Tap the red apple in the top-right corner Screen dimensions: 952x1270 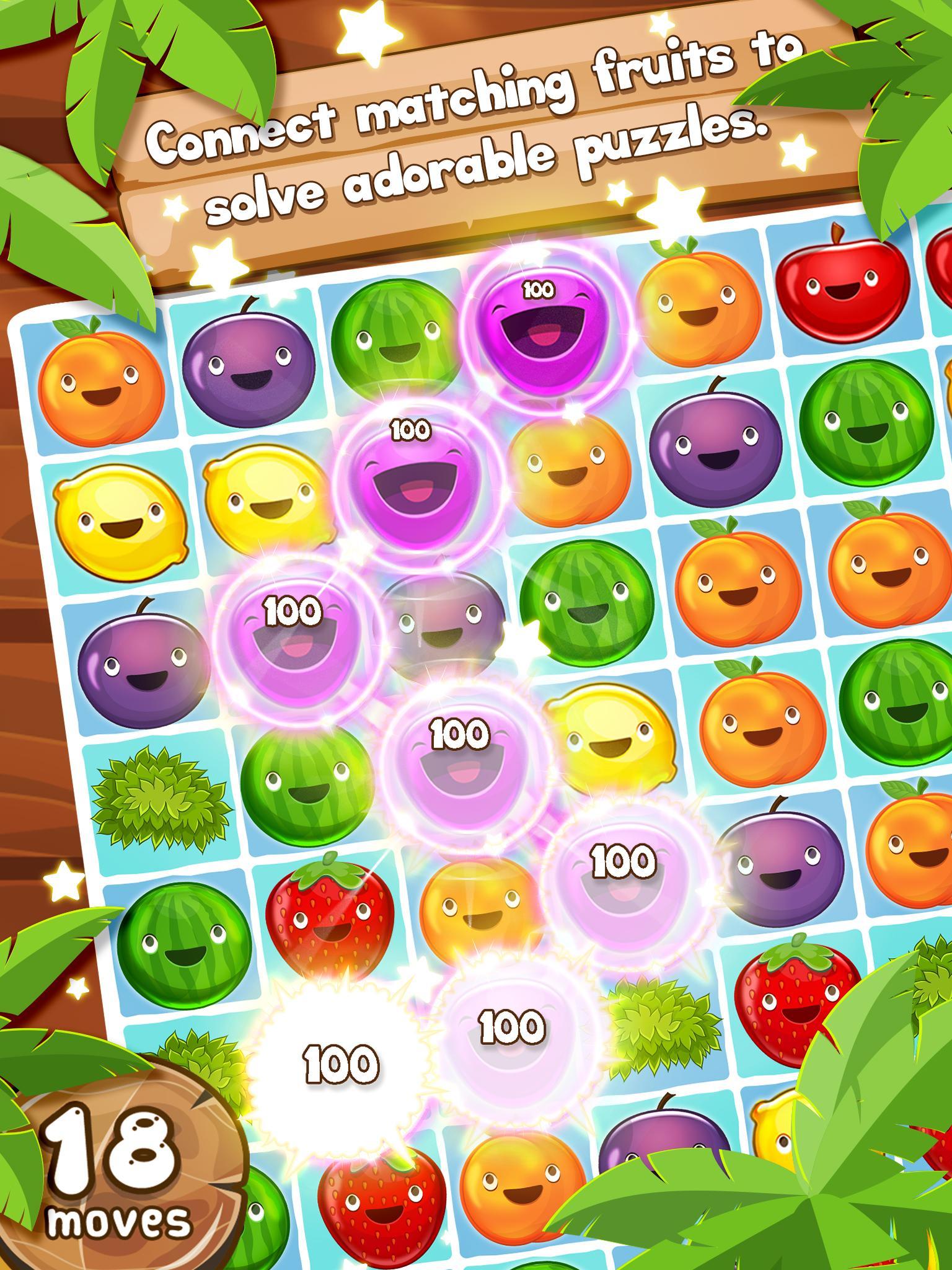click(x=843, y=291)
